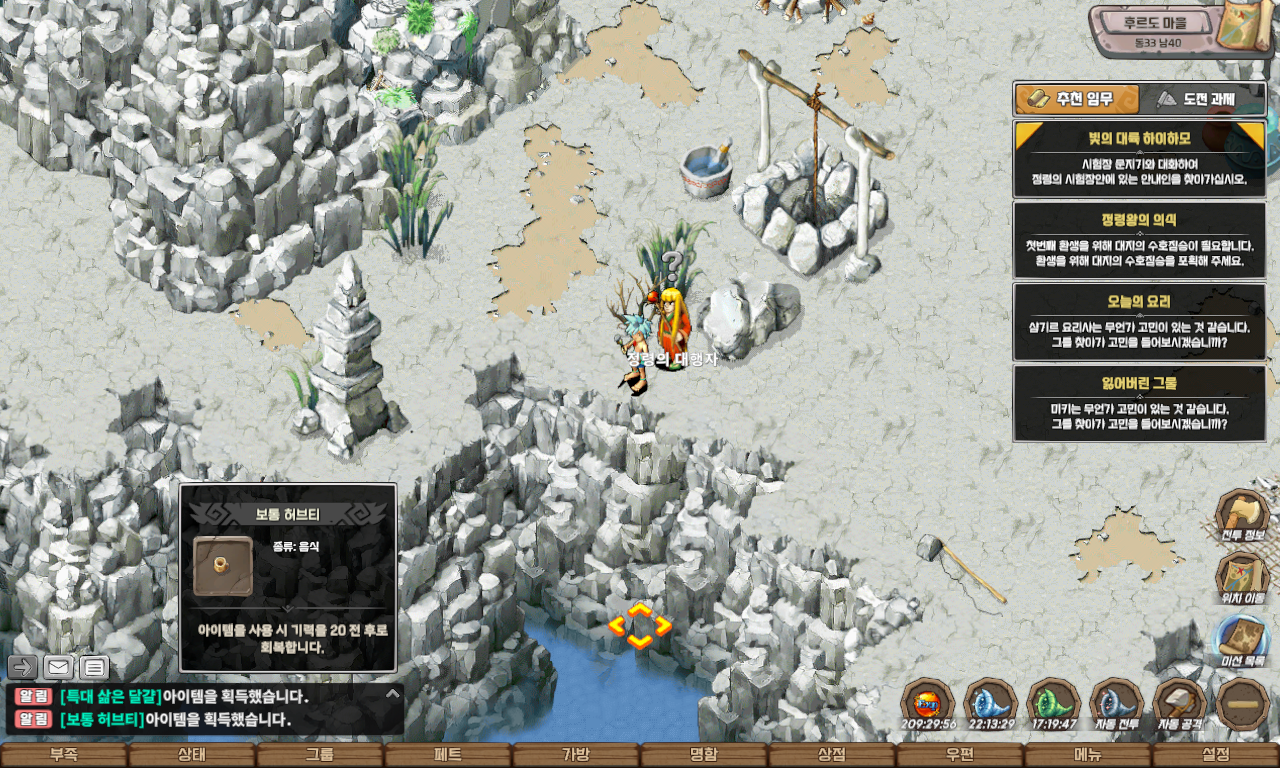
Task: Open the 부족 (tribe) menu
Action: point(64,756)
